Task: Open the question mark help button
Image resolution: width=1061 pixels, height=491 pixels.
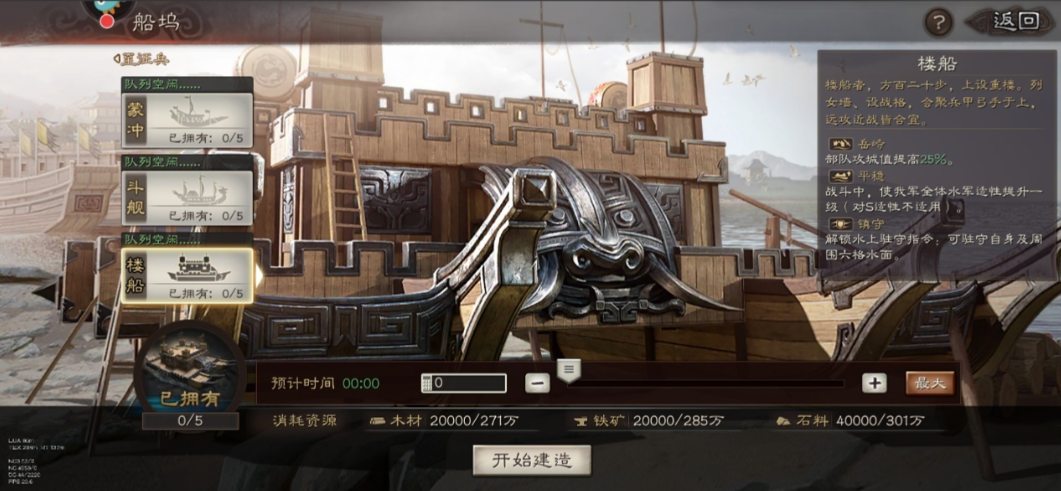Action: [x=938, y=22]
